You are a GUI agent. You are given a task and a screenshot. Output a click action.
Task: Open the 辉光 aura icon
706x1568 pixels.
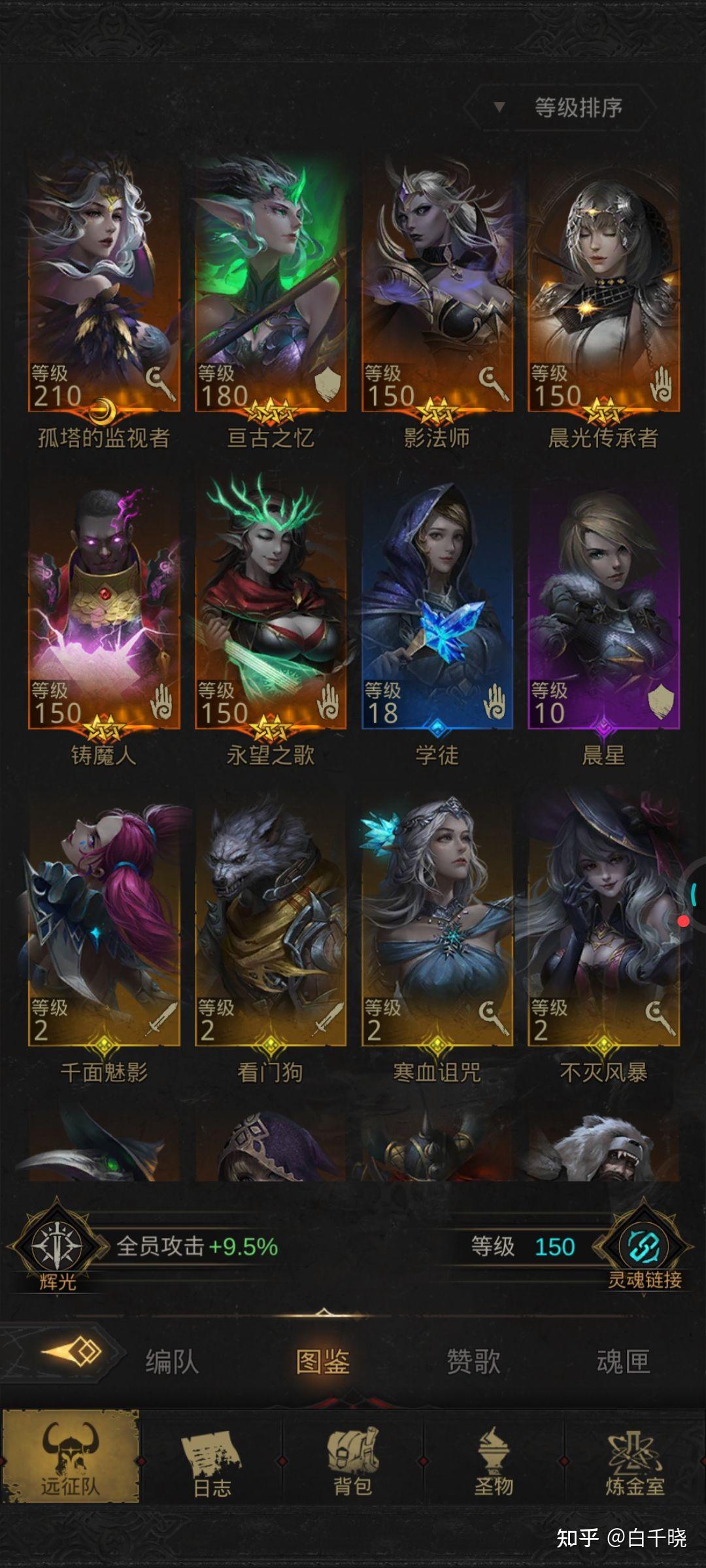58,1247
